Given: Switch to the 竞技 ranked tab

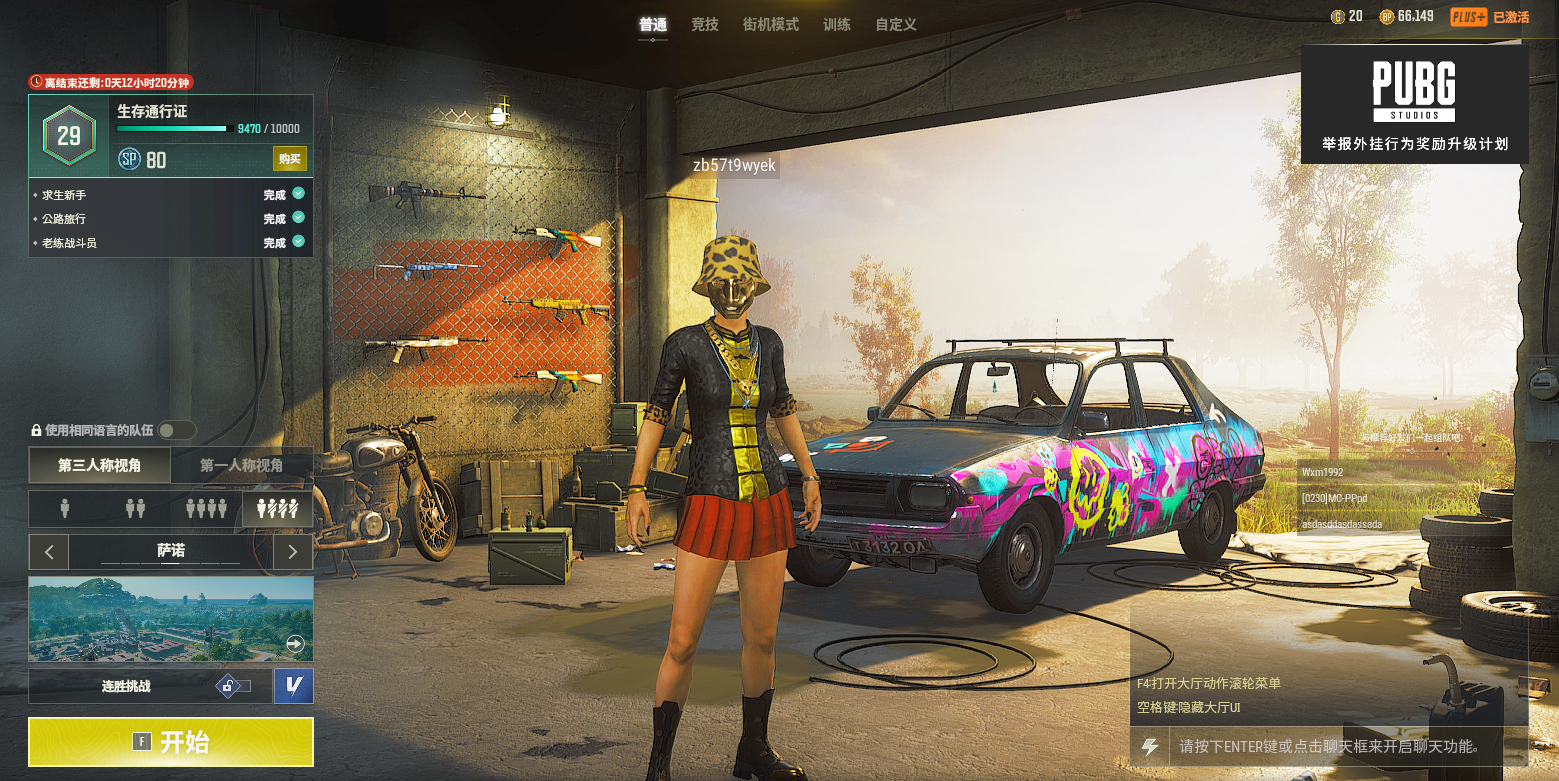Looking at the screenshot, I should pyautogui.click(x=705, y=24).
